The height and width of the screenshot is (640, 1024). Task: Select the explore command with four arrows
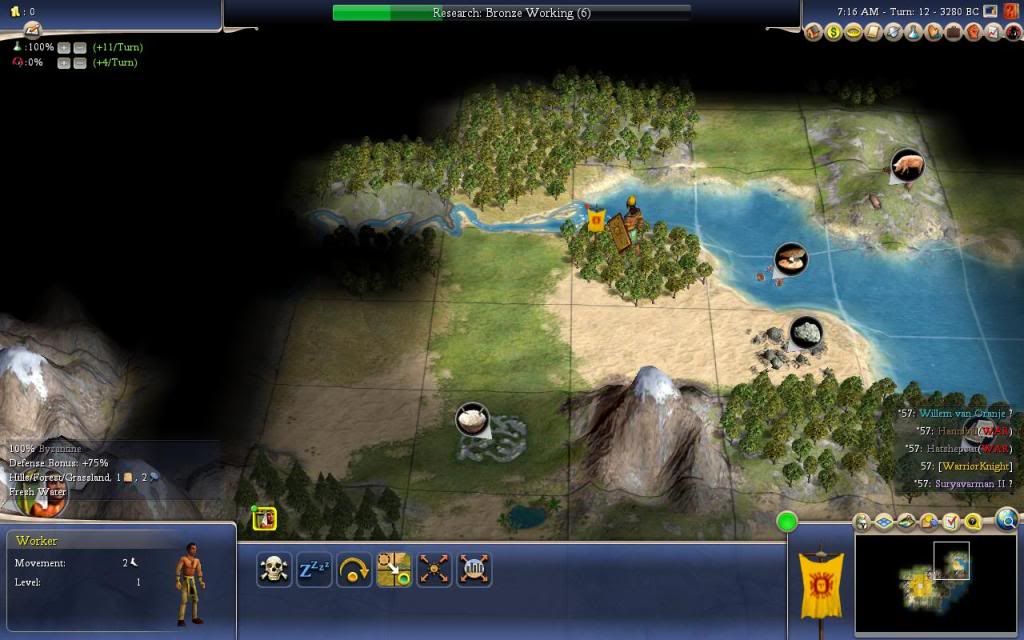tap(434, 570)
